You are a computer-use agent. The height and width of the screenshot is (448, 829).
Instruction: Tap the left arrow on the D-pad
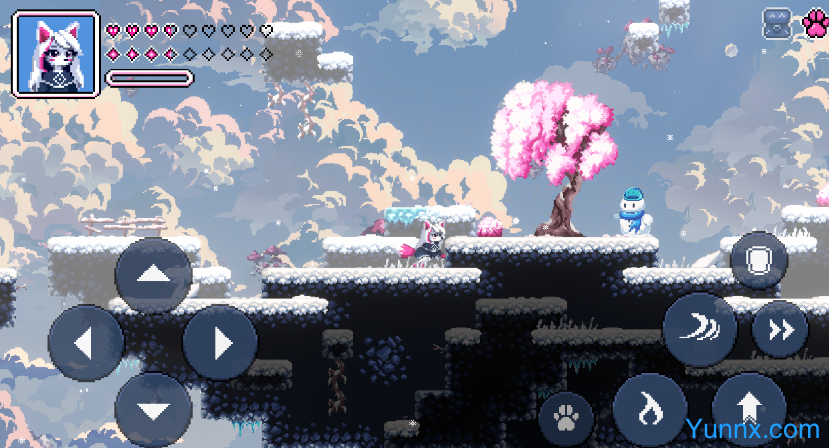[86, 343]
